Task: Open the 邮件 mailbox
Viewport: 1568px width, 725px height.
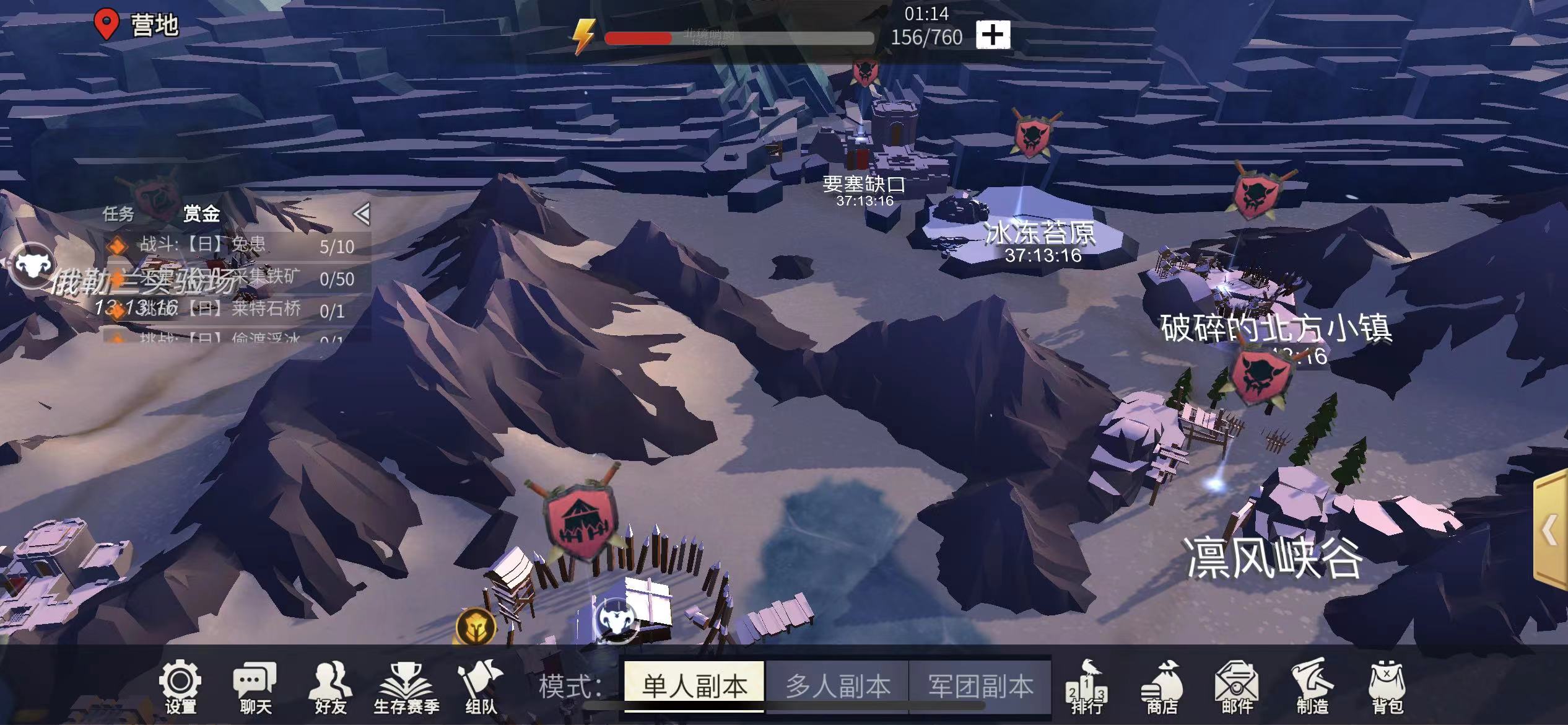Action: coord(1237,687)
